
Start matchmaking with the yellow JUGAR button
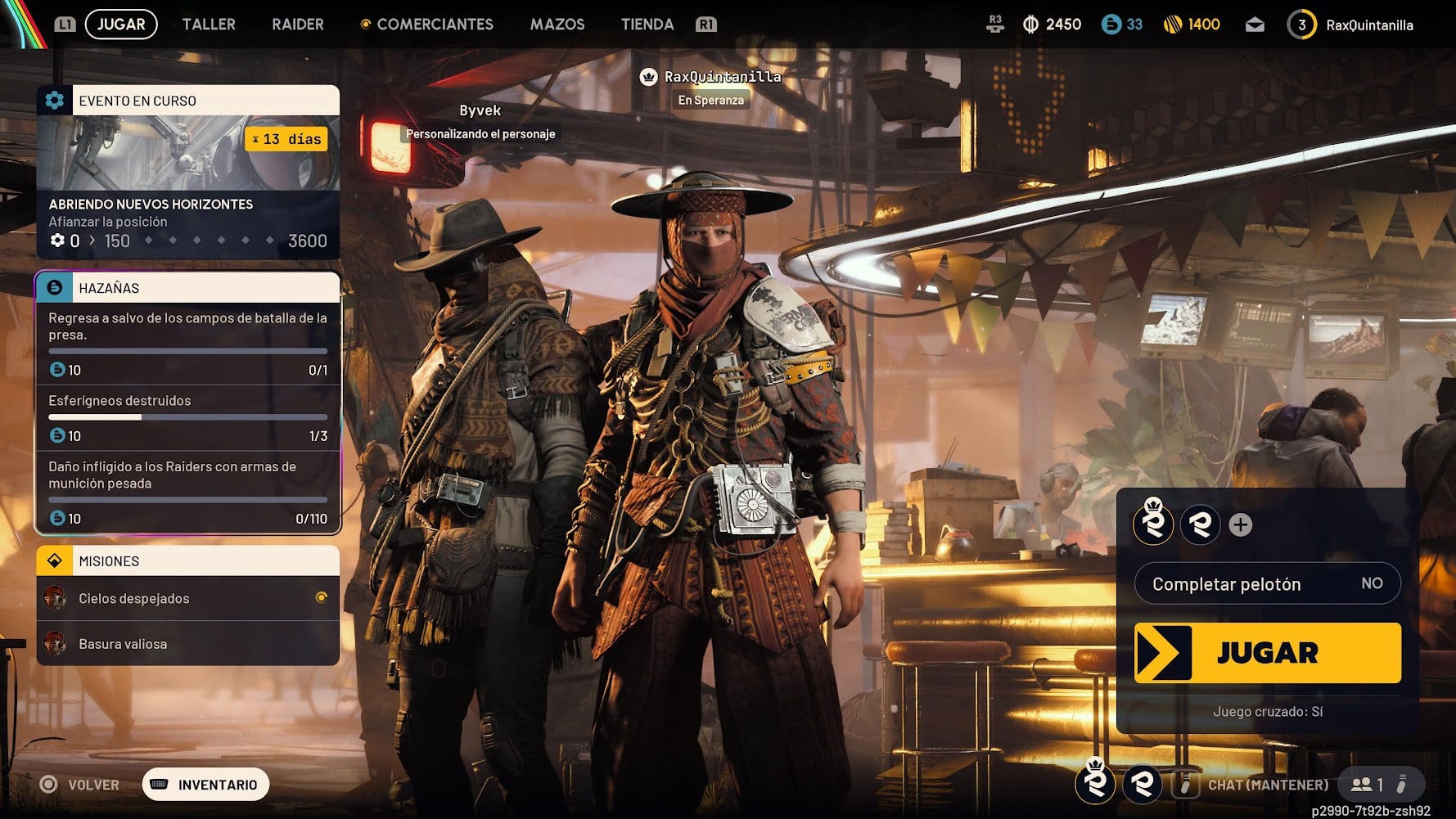[x=1267, y=653]
